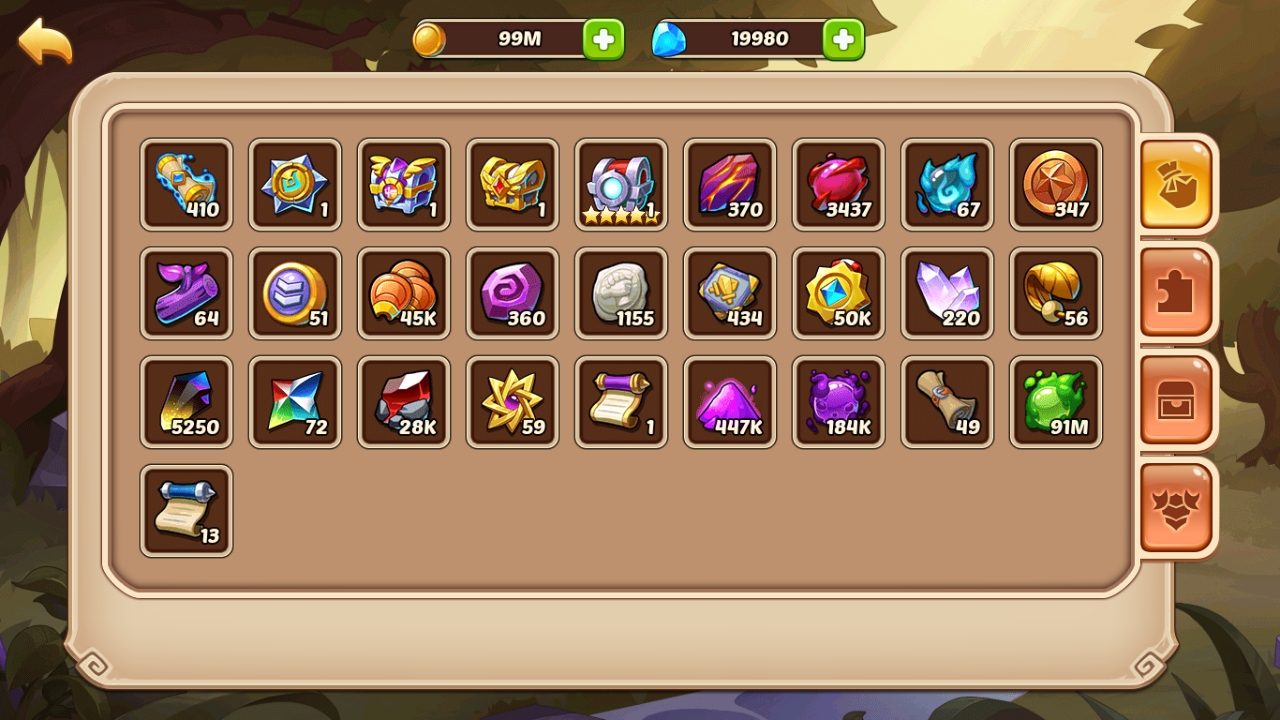
Task: Select the red gem item counting 3437
Action: point(838,185)
